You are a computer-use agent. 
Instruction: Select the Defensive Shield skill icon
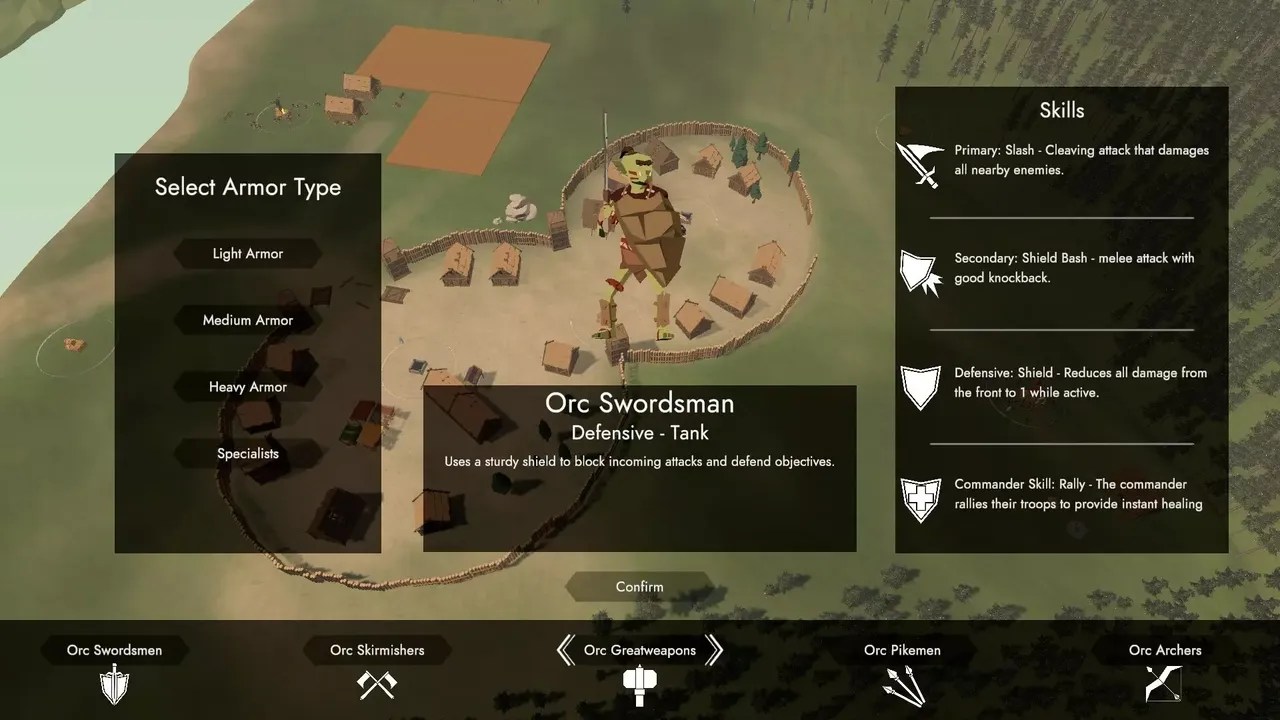pyautogui.click(x=920, y=387)
